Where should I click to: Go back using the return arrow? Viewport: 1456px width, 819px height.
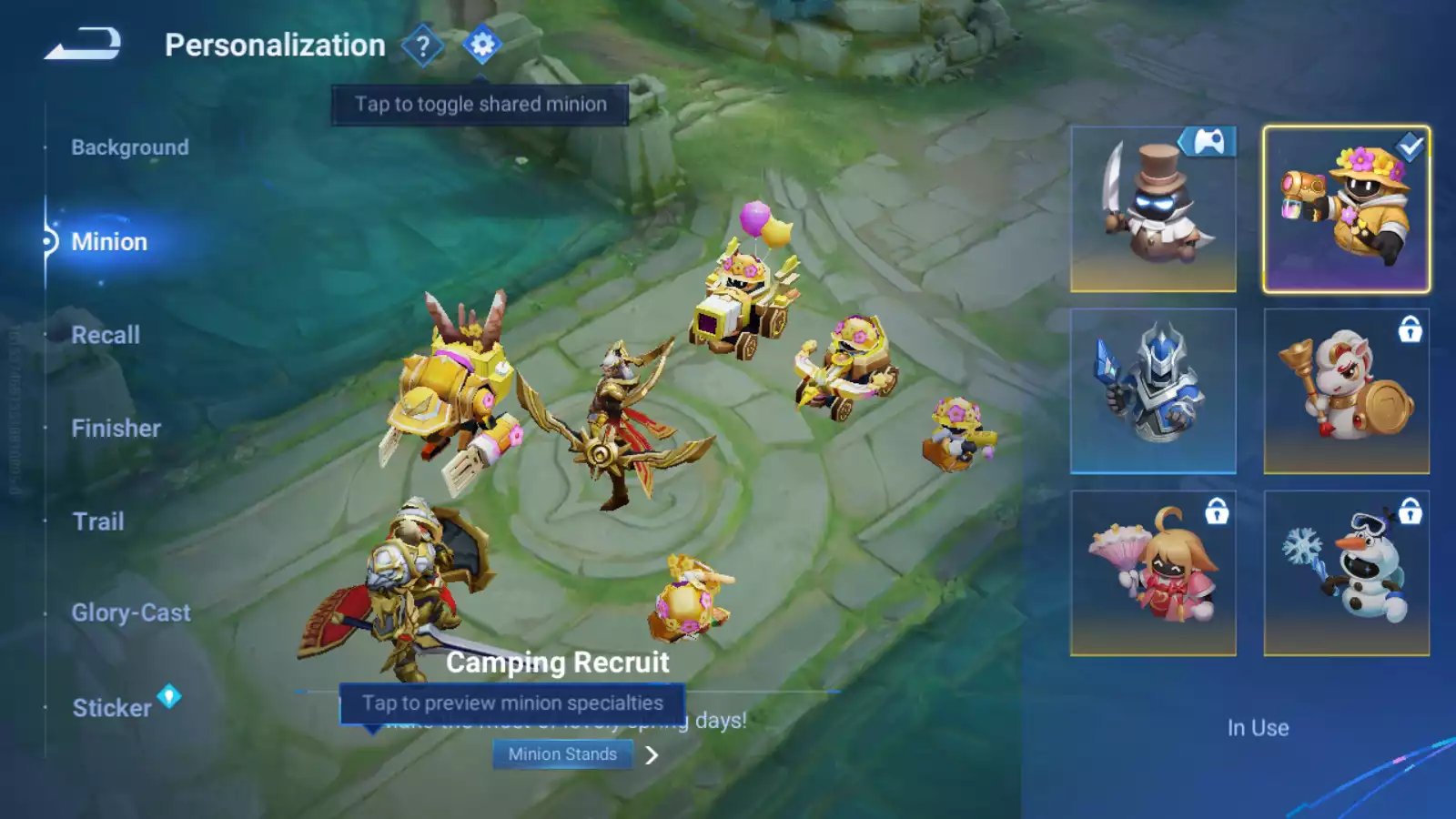pyautogui.click(x=83, y=44)
